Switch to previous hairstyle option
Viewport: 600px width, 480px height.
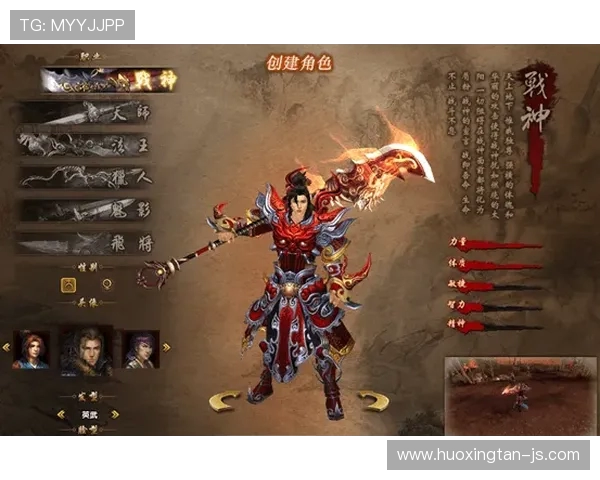click(60, 413)
